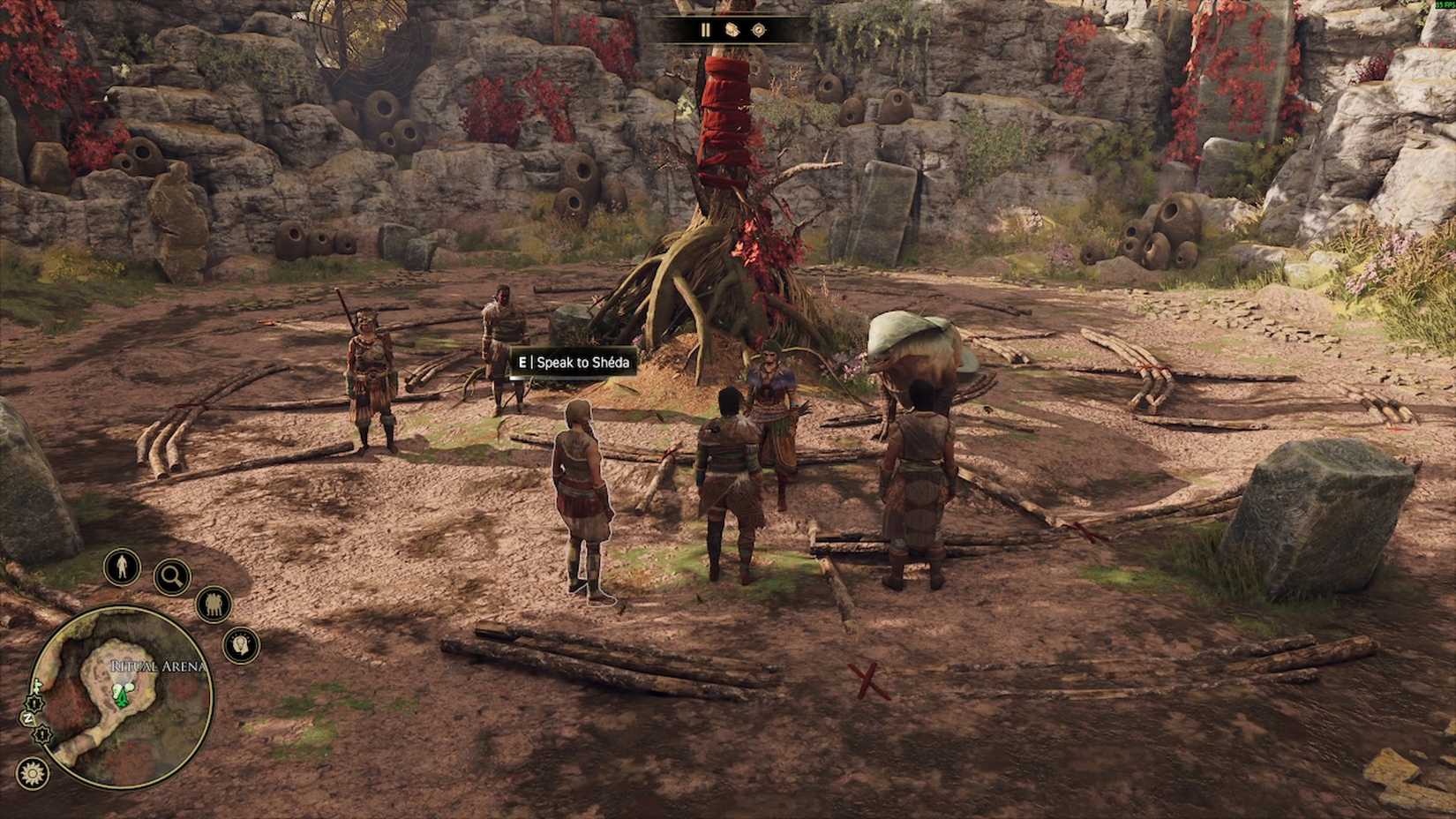Click the sun emblem below the minimap

32,772
